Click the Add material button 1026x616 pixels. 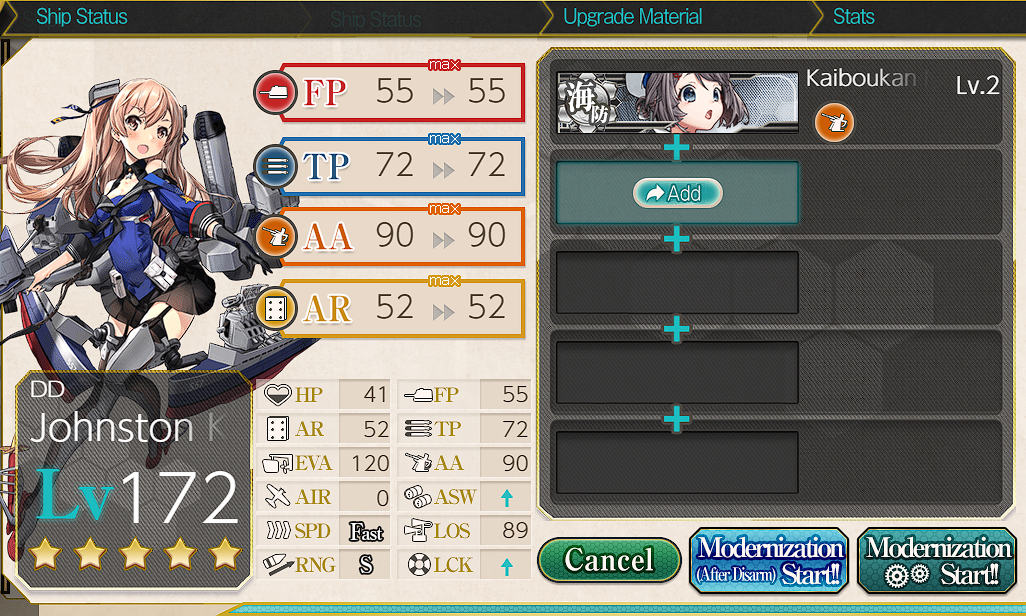click(677, 193)
